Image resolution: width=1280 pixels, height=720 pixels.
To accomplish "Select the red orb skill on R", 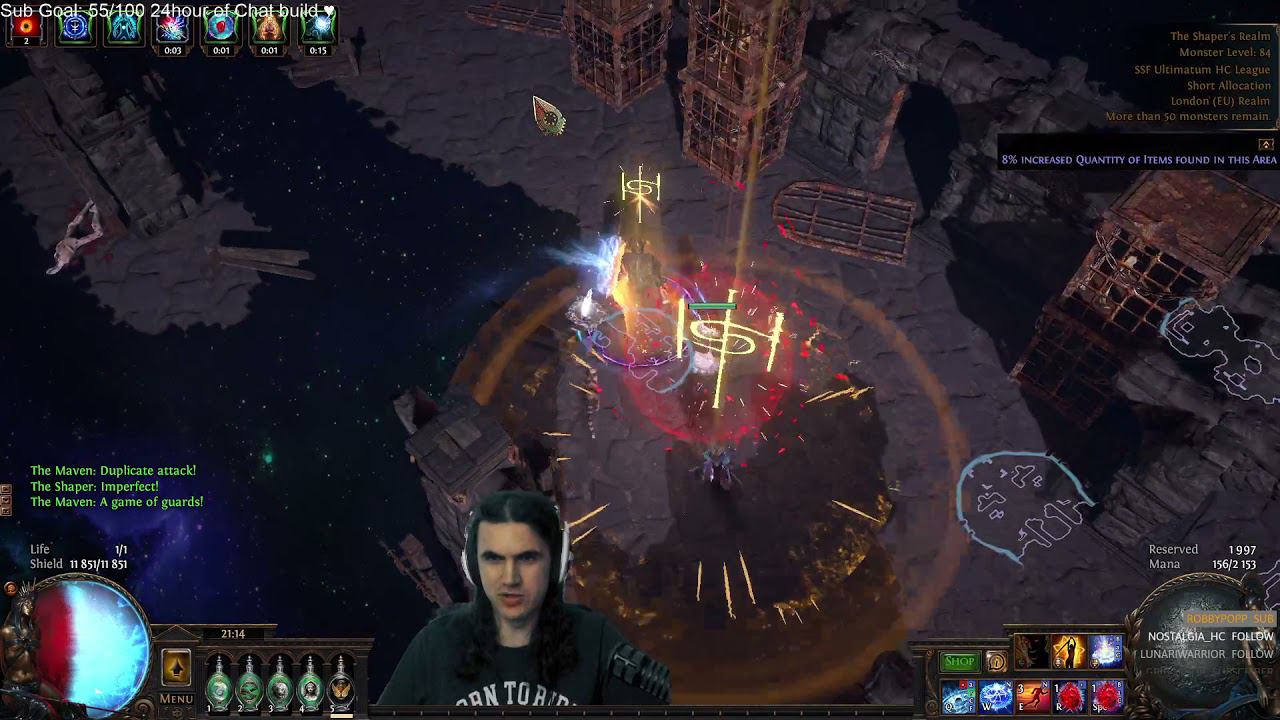I will click(1070, 697).
